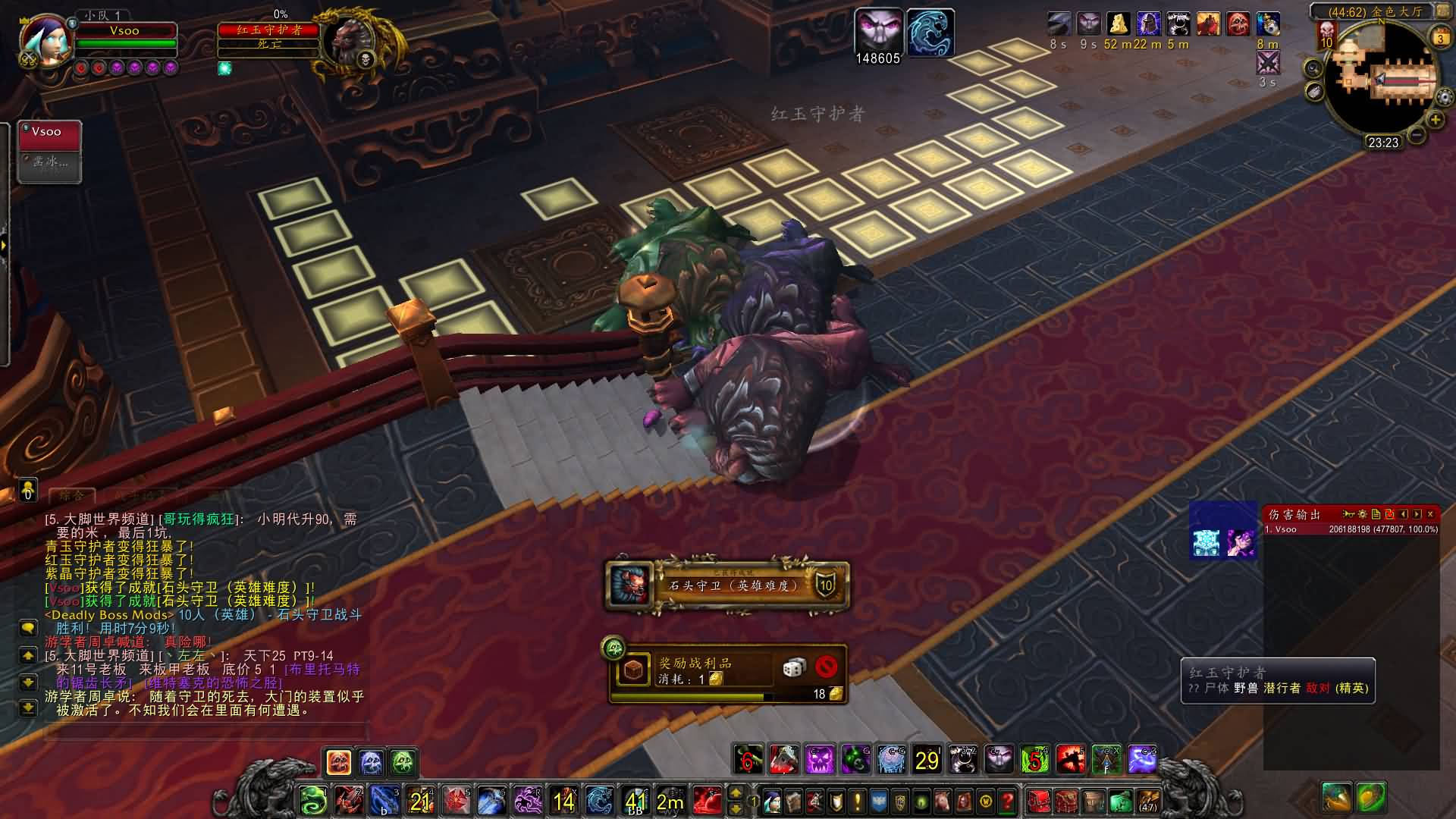Switch to the 综合 chat tab
The image size is (1456, 819).
click(73, 495)
